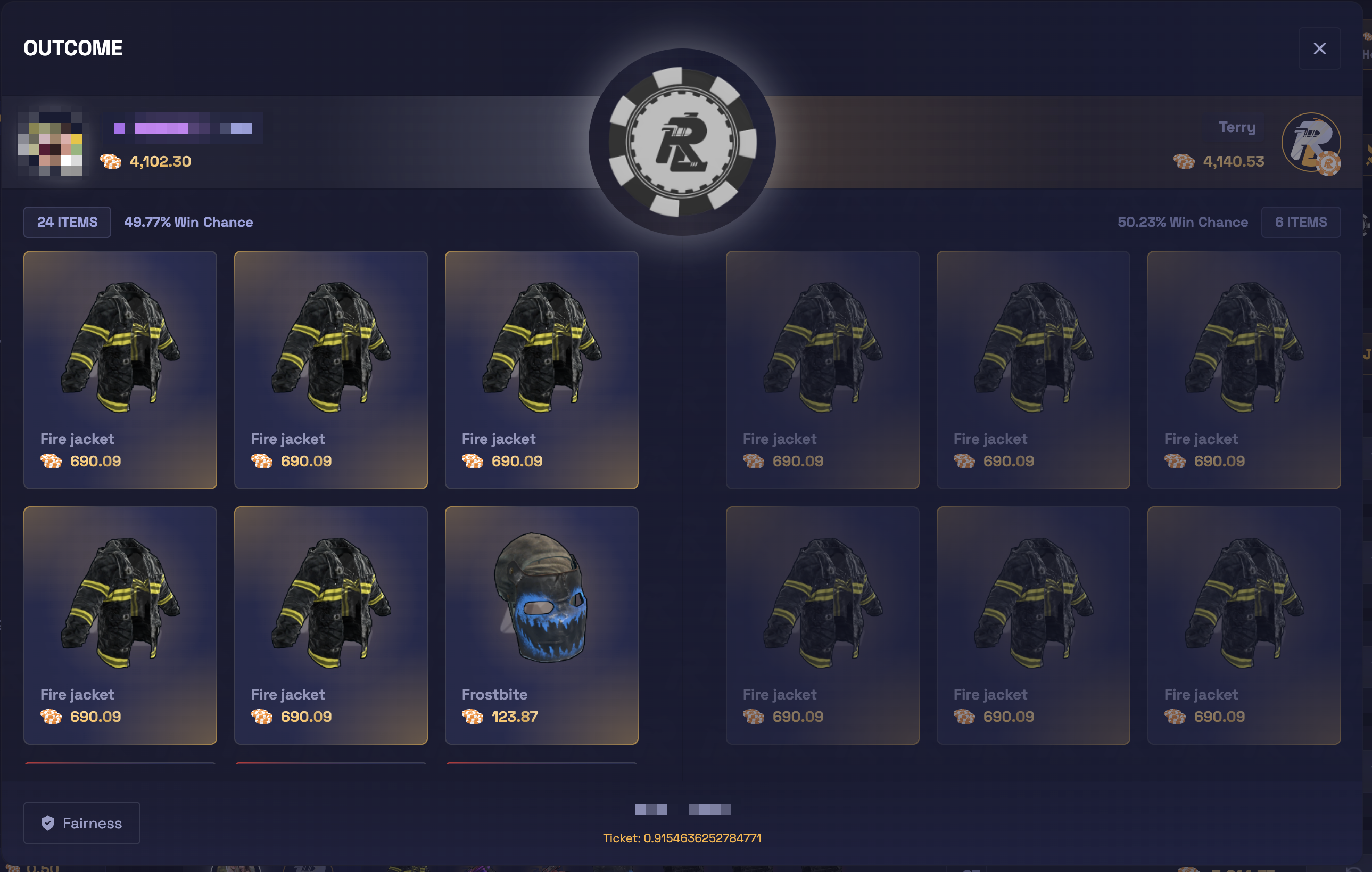The image size is (1372, 872).
Task: Click the shield icon inside Fairness button
Action: 48,822
